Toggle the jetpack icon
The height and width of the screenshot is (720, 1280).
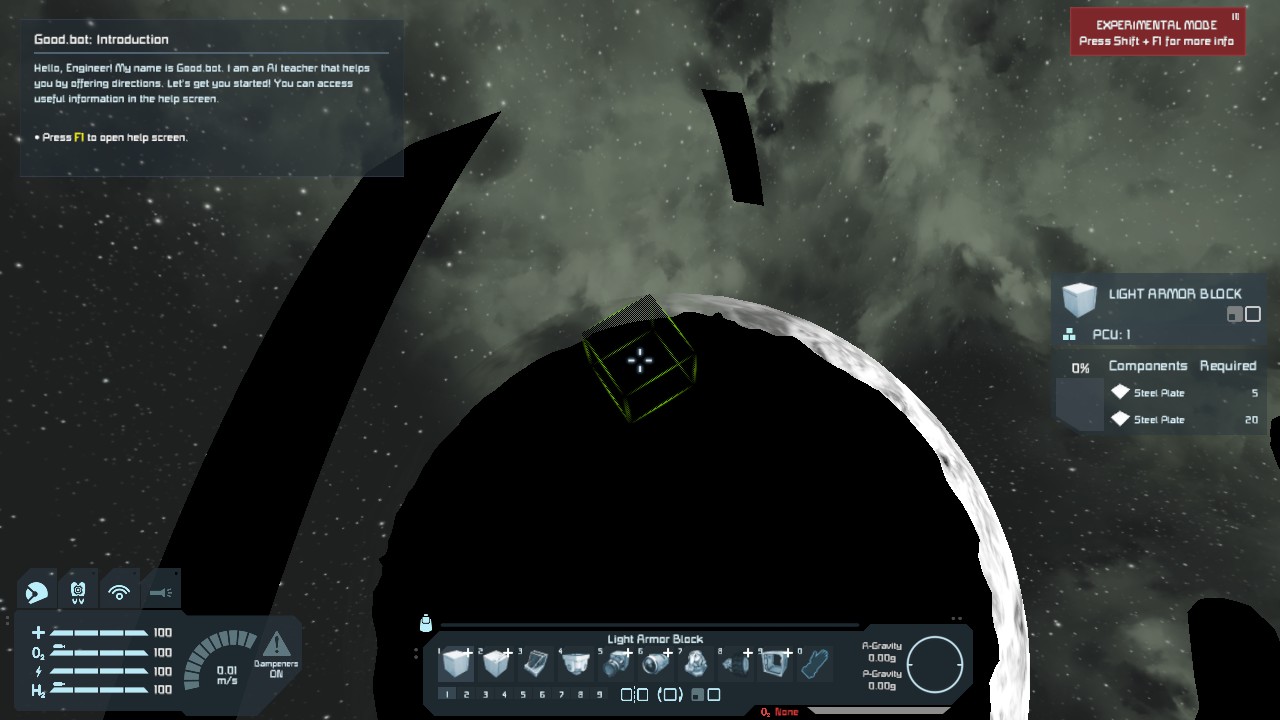click(x=78, y=592)
